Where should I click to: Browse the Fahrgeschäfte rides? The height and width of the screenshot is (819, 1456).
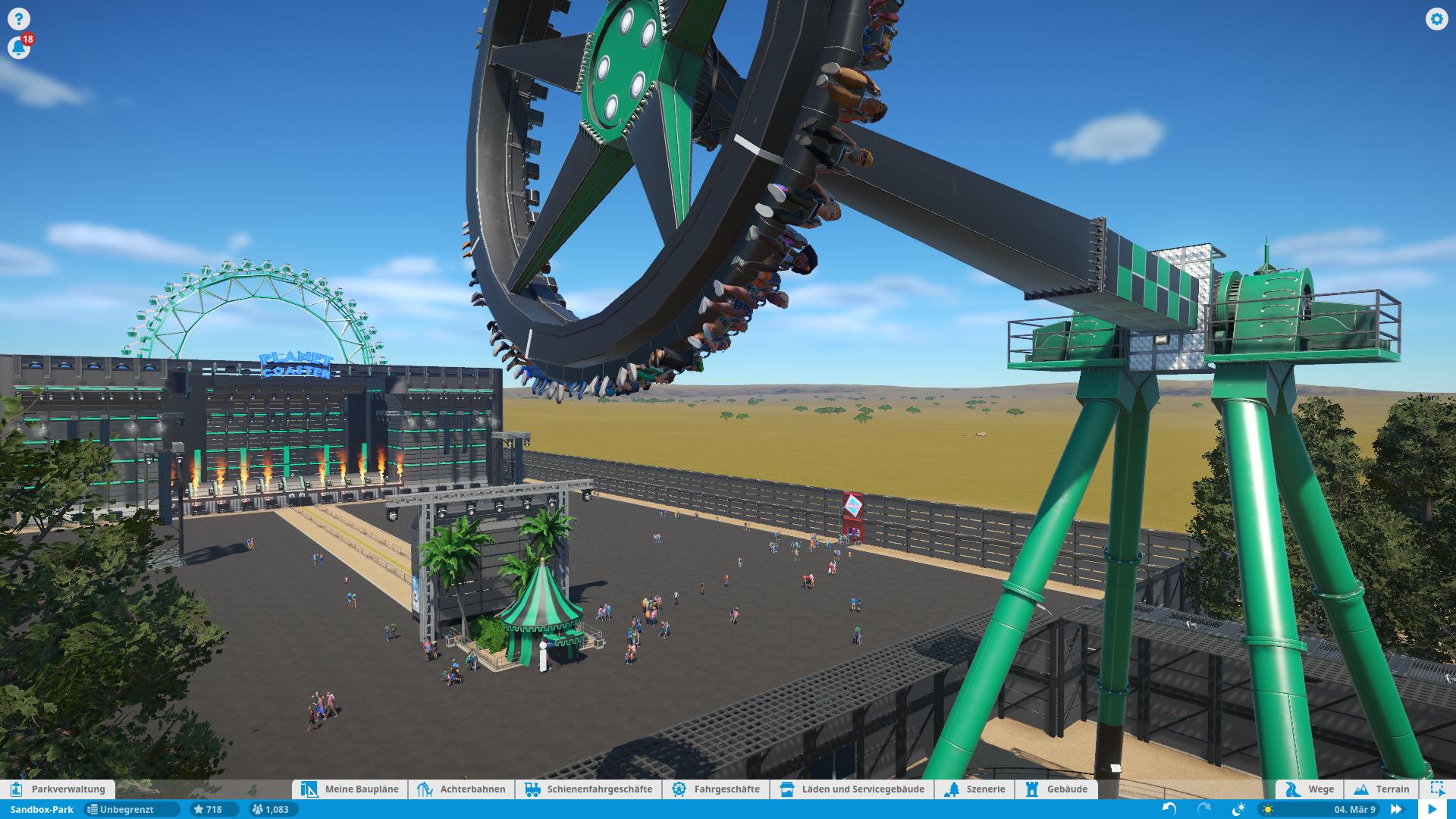[x=716, y=789]
